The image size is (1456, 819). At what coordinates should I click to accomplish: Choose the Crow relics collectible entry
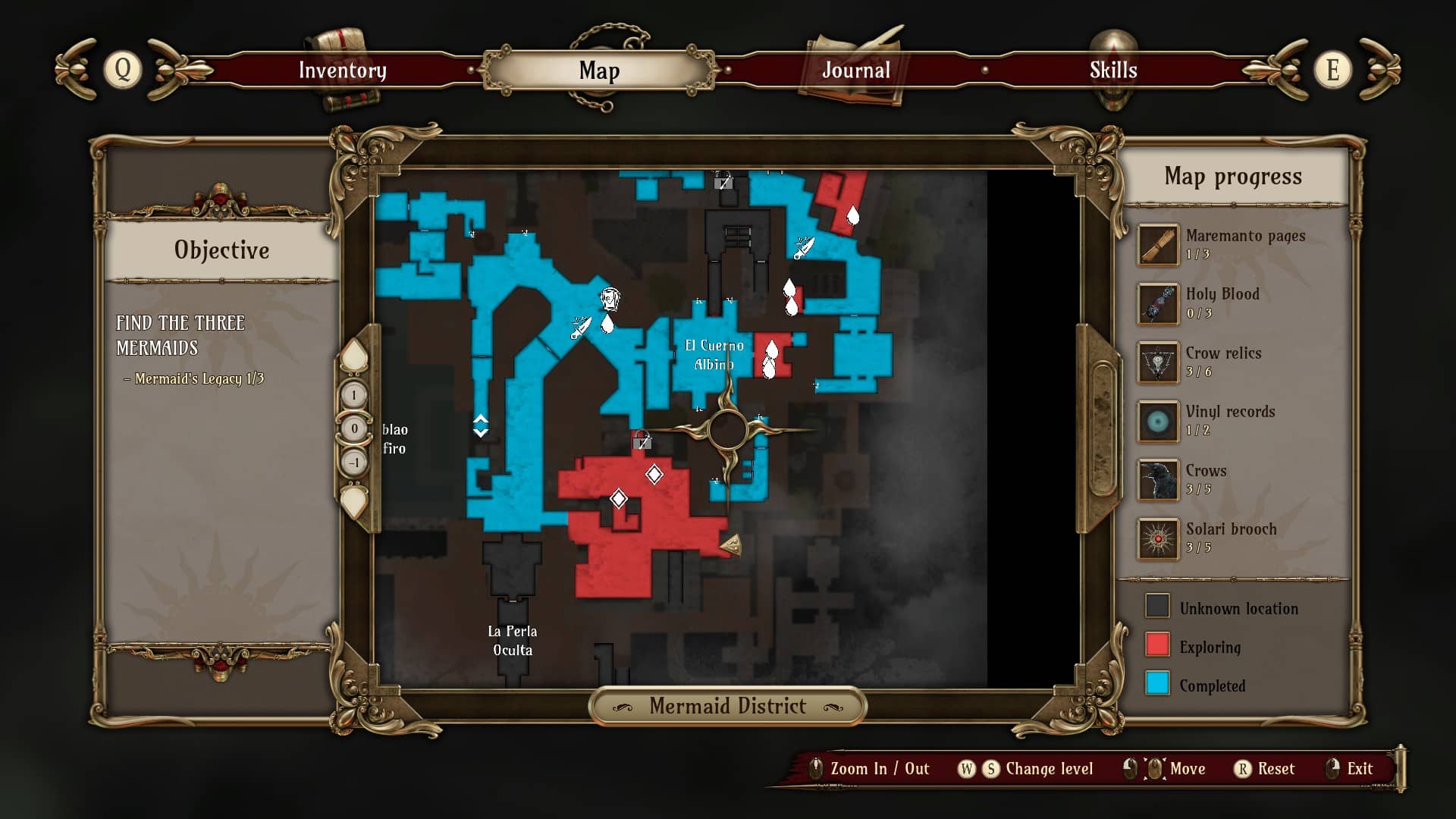[1232, 362]
